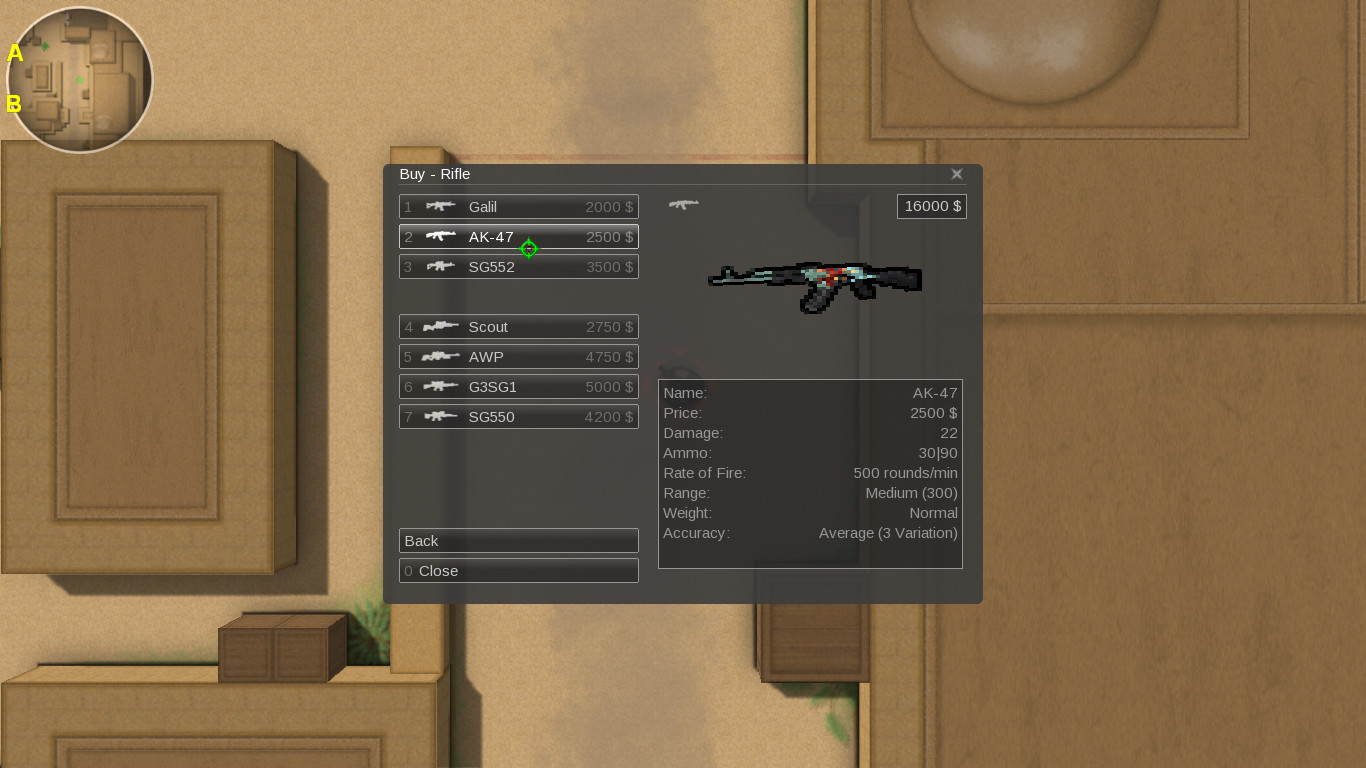1366x768 pixels.
Task: Select the SG550 list entry
Action: pos(518,417)
